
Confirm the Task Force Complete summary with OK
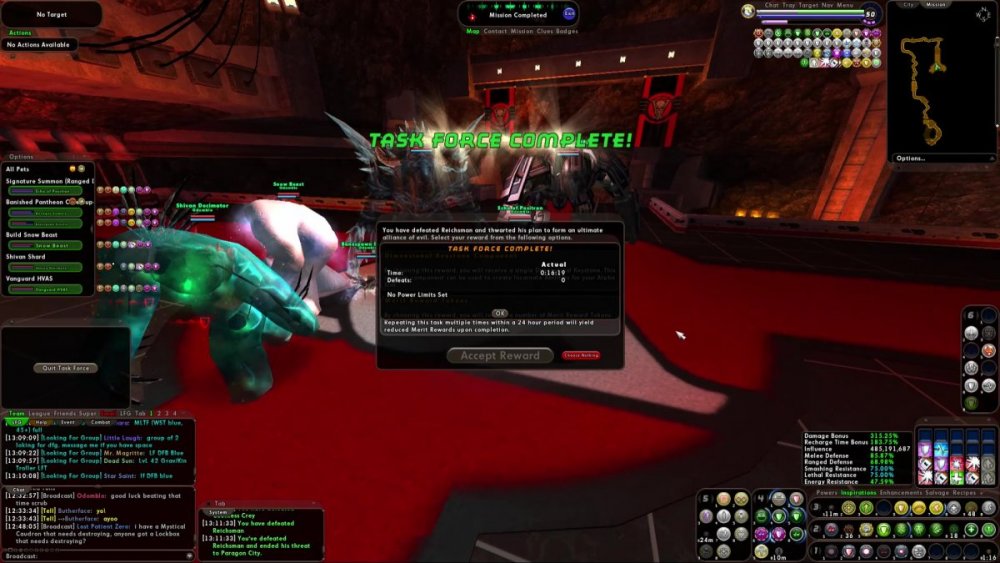[500, 313]
